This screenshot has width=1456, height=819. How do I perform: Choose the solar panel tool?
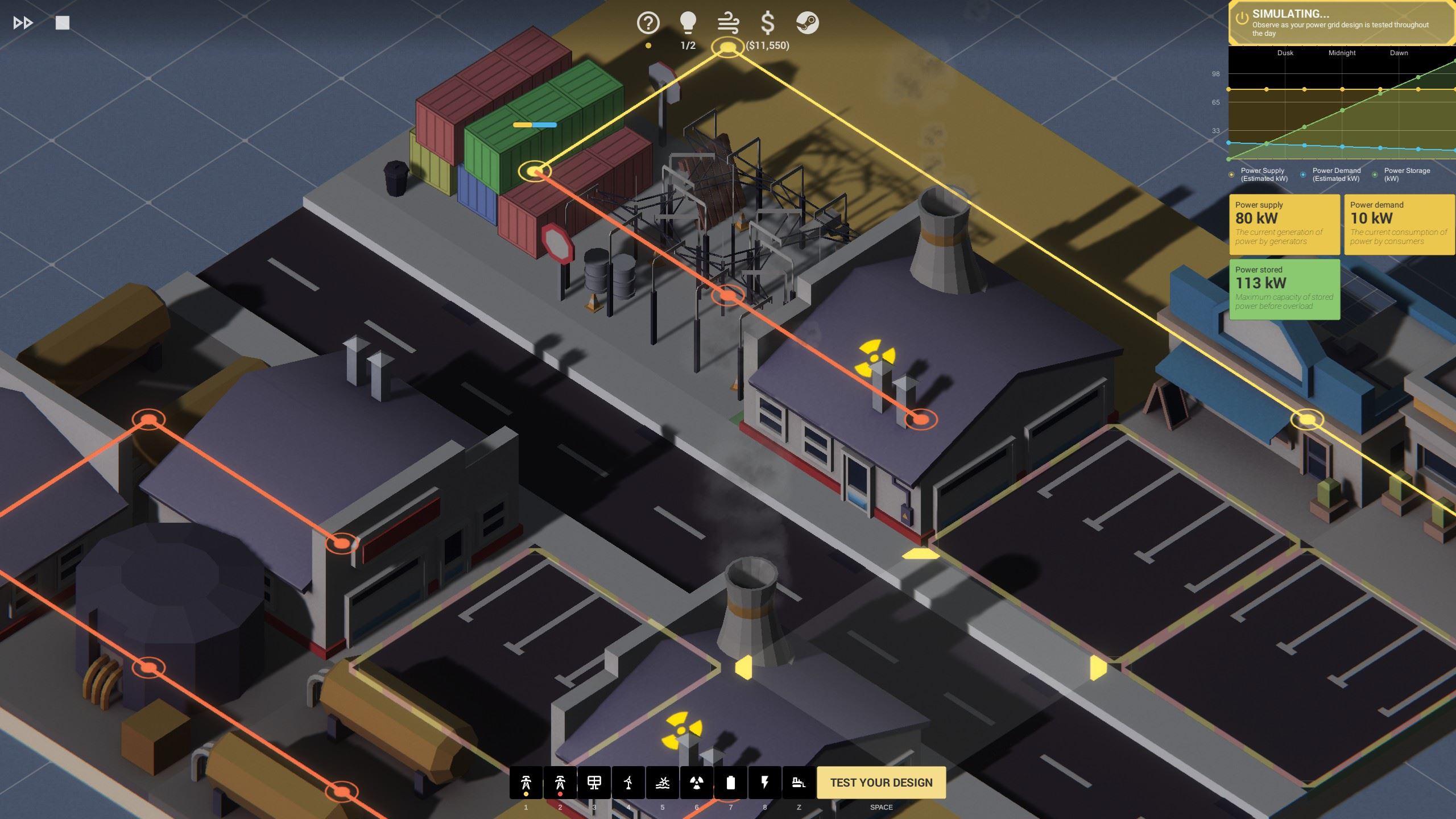click(x=594, y=783)
